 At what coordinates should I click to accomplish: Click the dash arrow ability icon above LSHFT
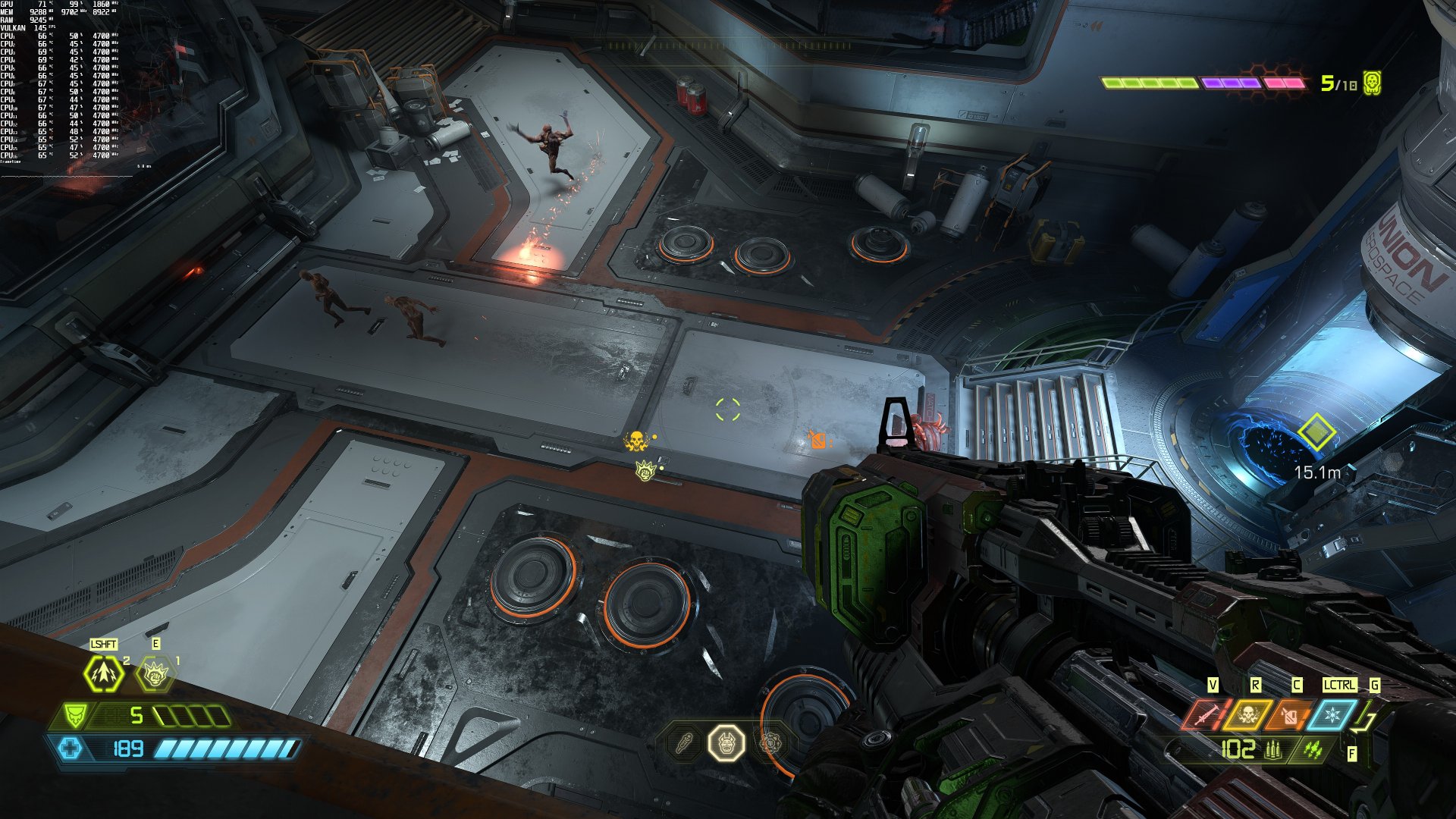(102, 673)
